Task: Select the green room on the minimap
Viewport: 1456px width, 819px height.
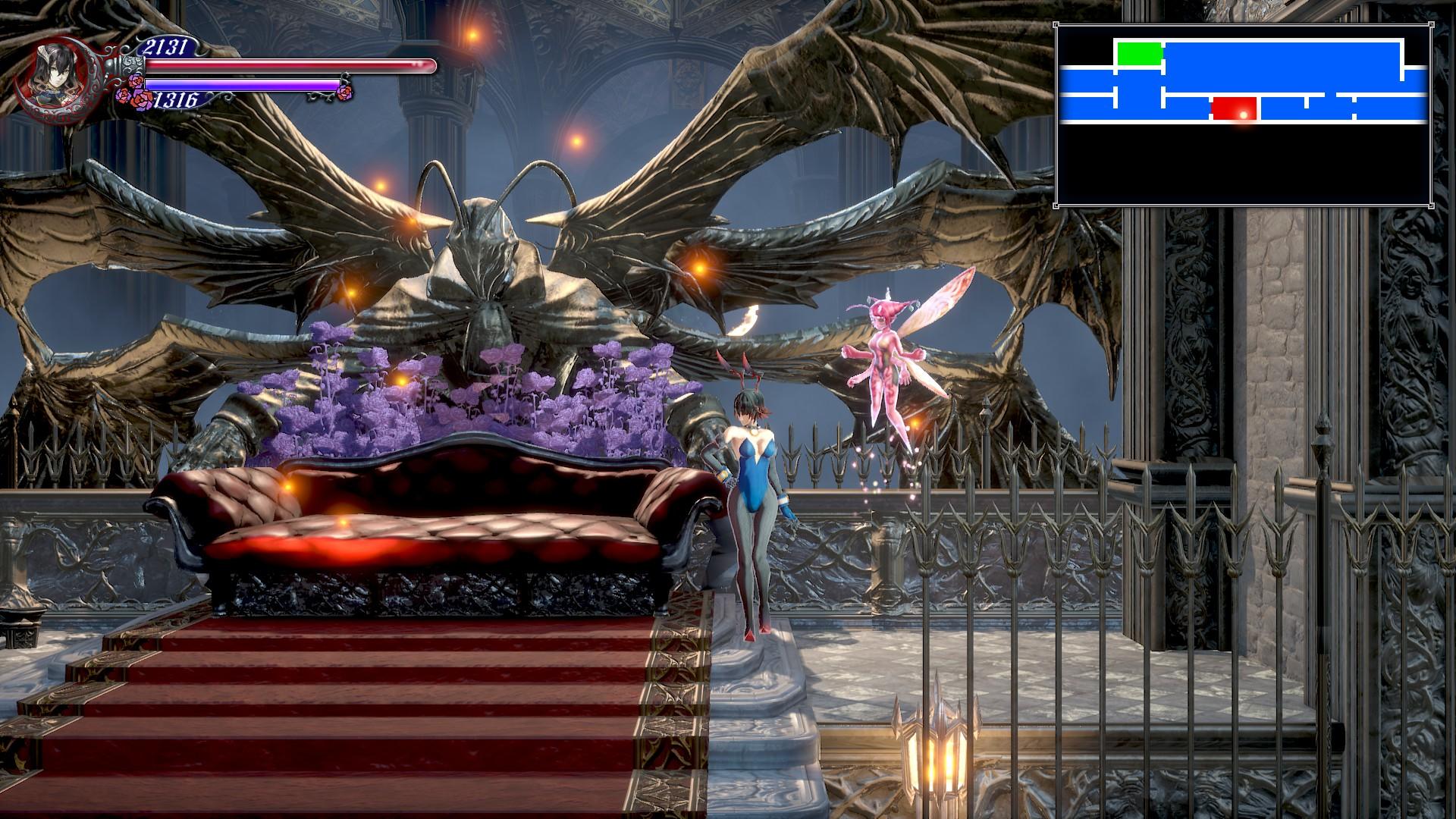Action: coord(1139,54)
